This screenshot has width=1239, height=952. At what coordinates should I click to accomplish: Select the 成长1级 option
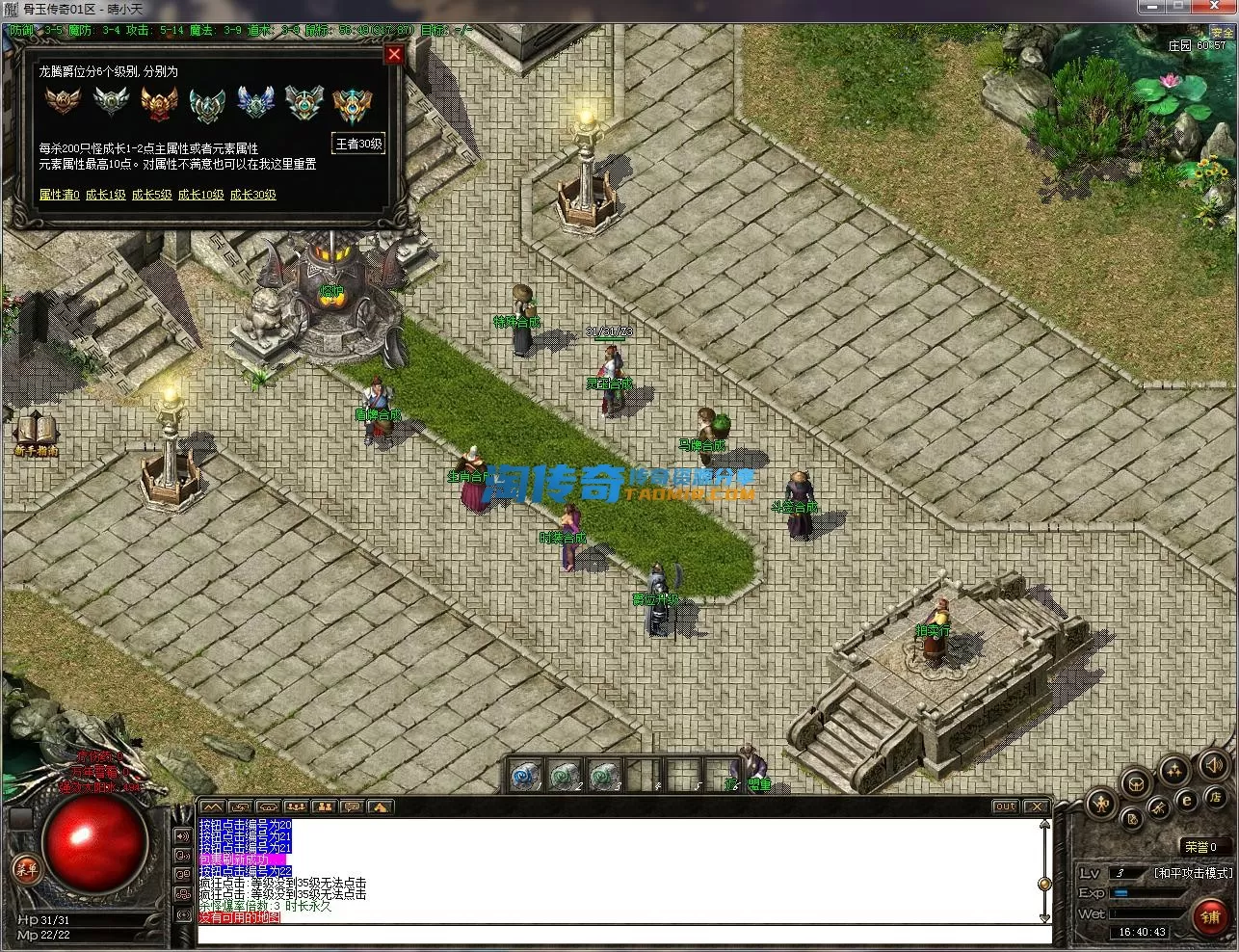click(106, 195)
